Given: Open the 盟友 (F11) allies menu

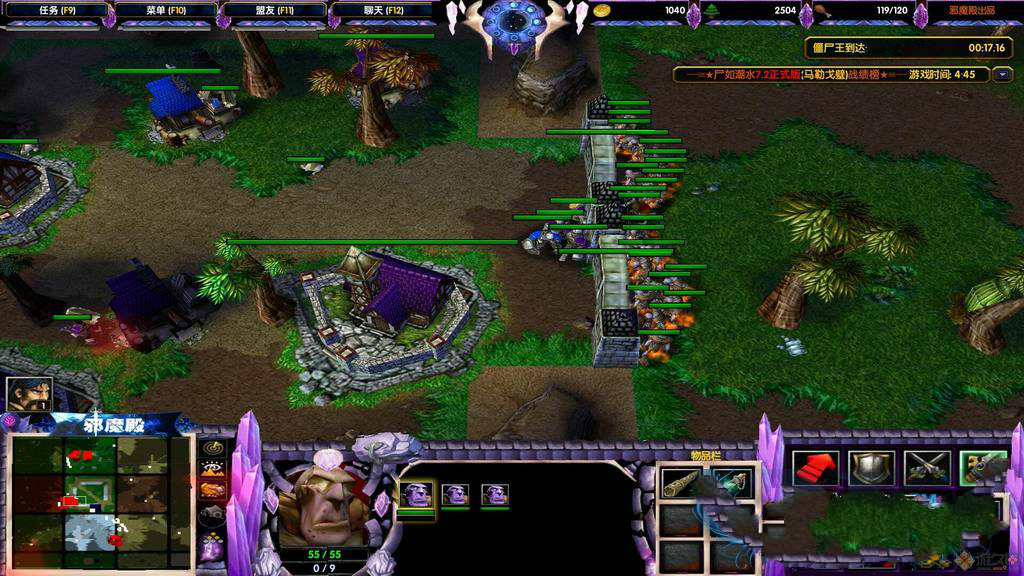Looking at the screenshot, I should point(276,11).
